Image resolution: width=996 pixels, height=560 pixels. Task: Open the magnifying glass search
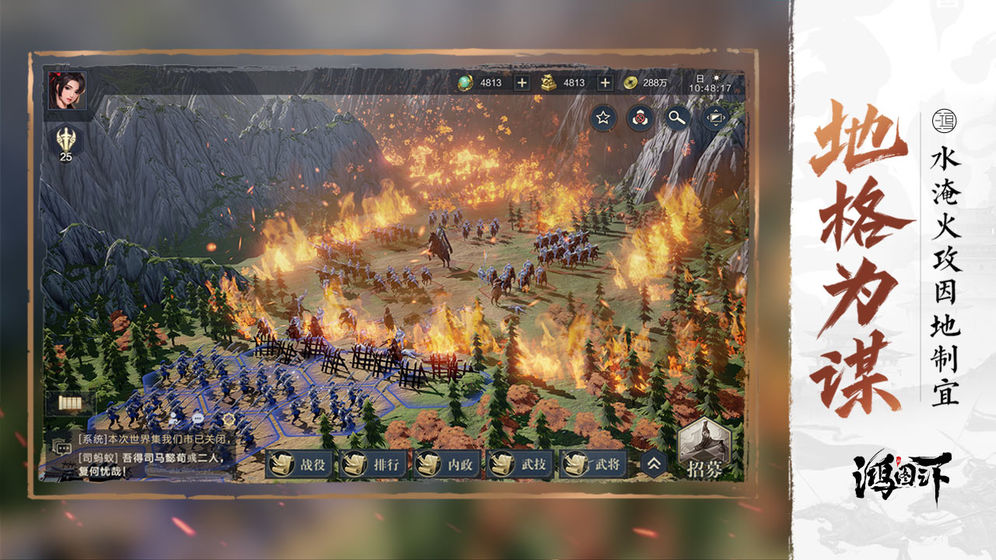(x=678, y=118)
